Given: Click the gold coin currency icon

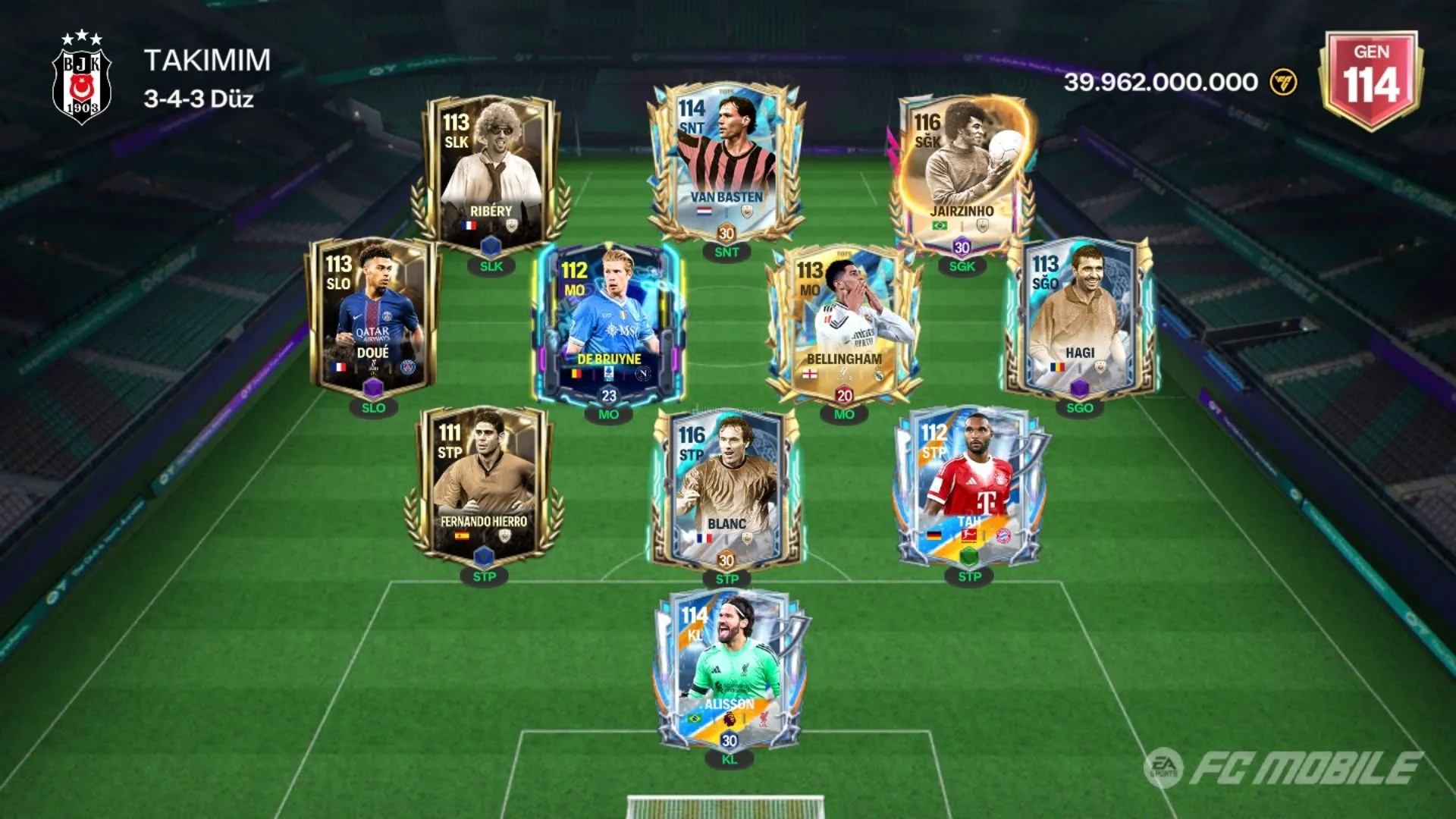Looking at the screenshot, I should (1283, 82).
